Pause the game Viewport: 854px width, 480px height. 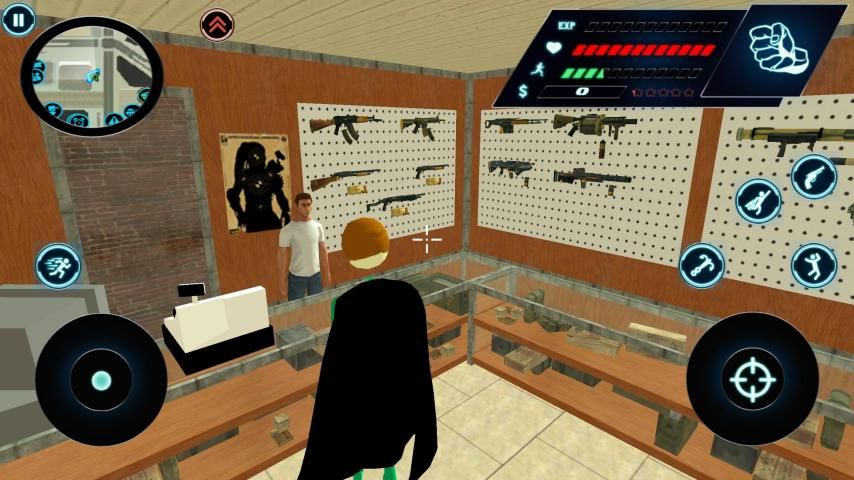(17, 17)
